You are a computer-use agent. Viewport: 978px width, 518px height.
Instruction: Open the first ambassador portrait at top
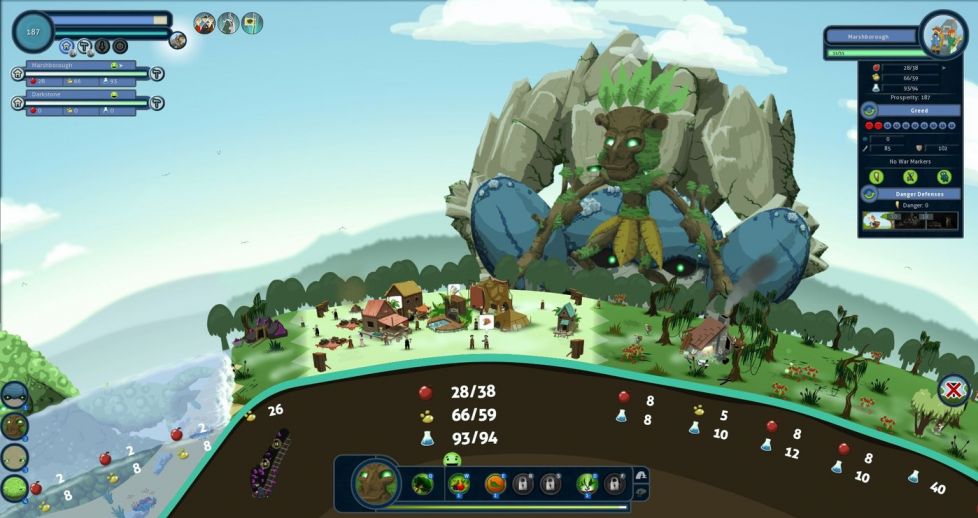(x=205, y=23)
